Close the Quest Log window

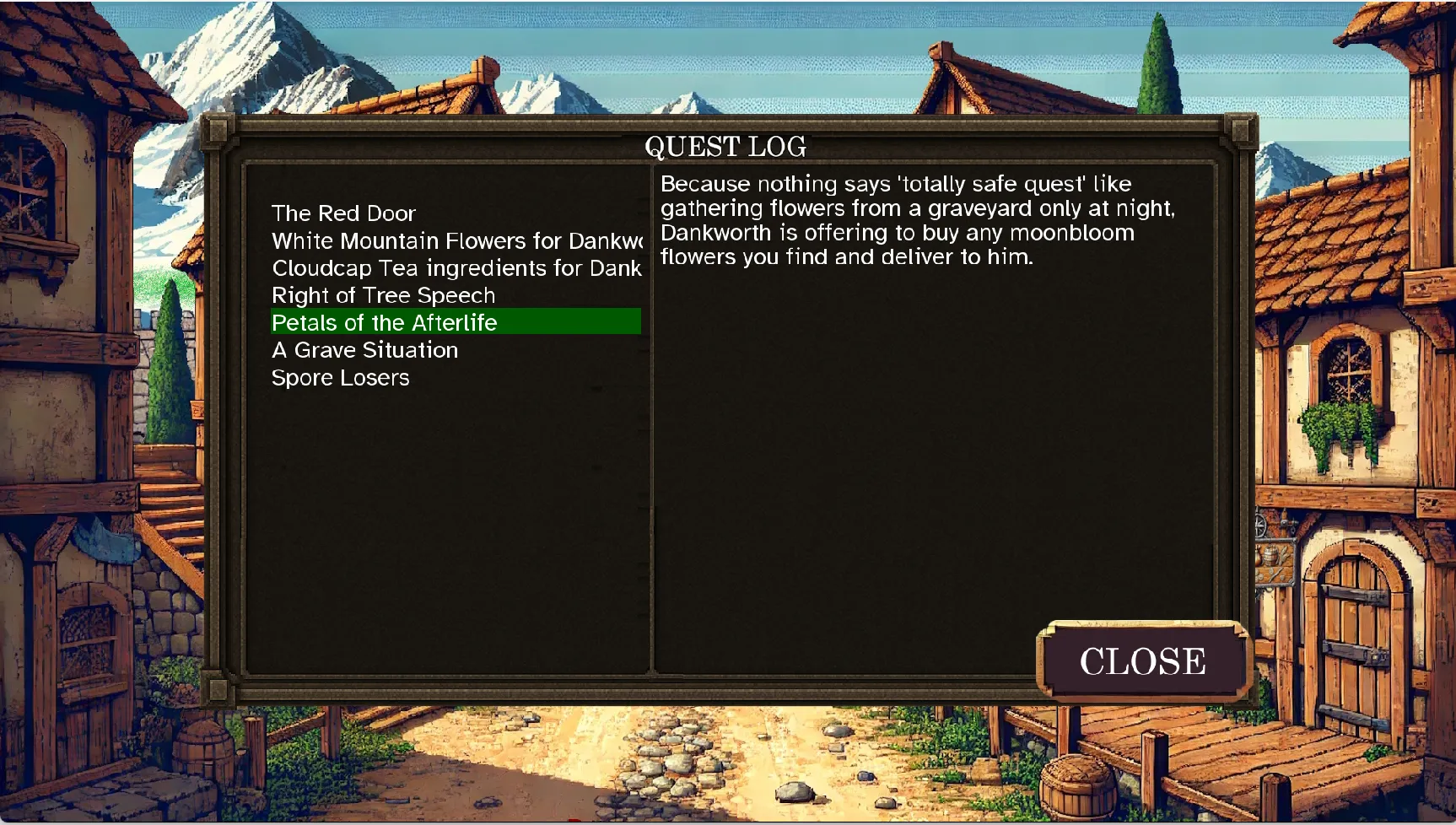[1141, 661]
